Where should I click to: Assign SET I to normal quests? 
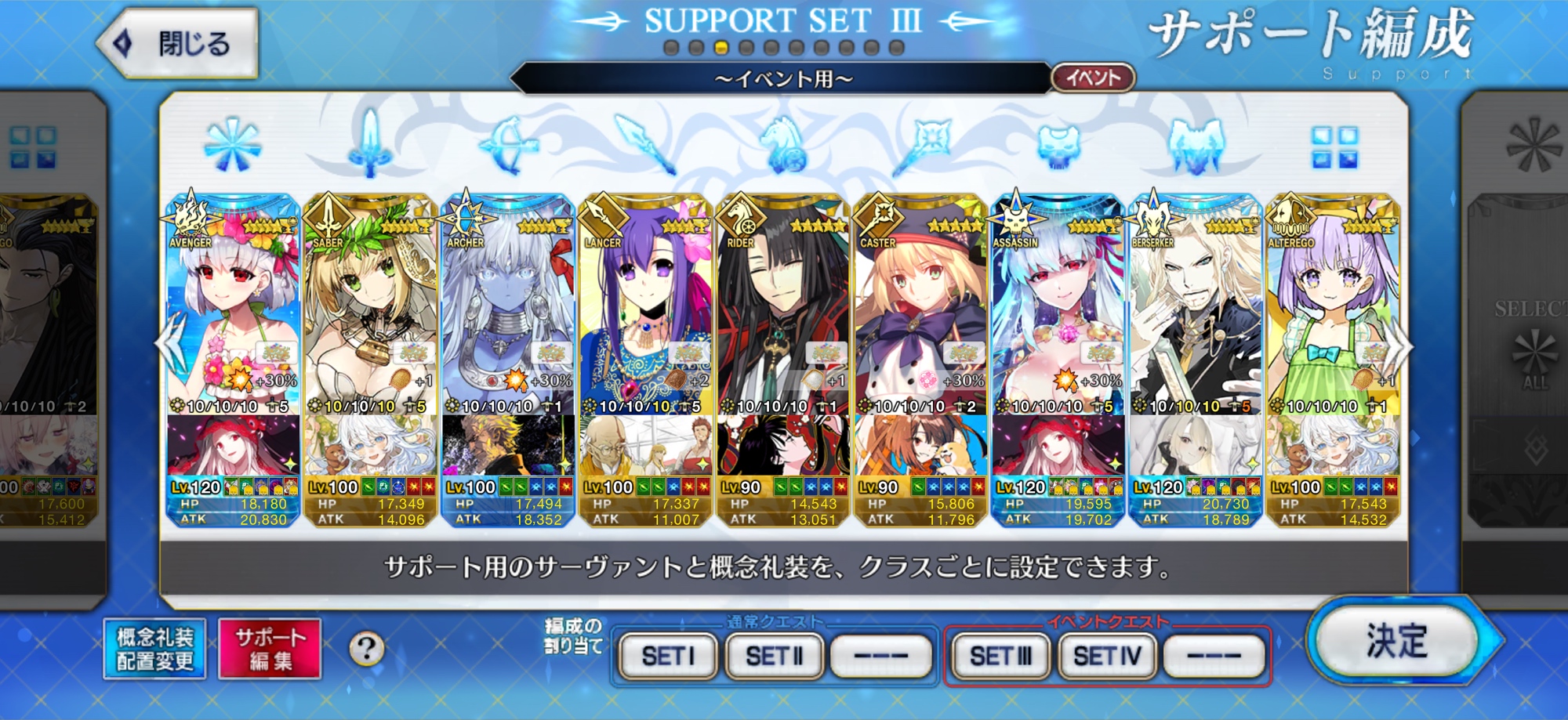tap(668, 656)
